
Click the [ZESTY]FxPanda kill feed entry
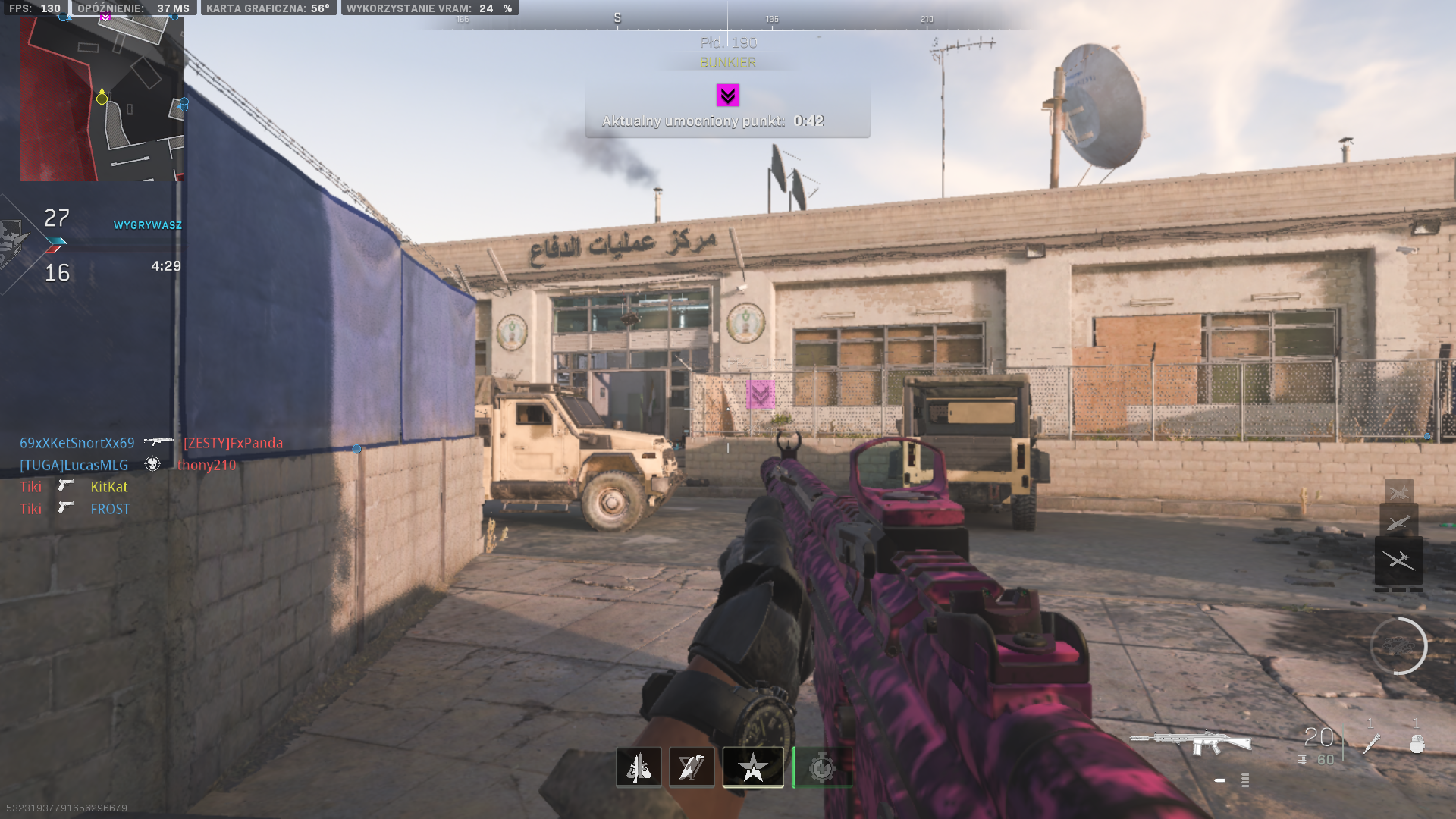click(233, 443)
